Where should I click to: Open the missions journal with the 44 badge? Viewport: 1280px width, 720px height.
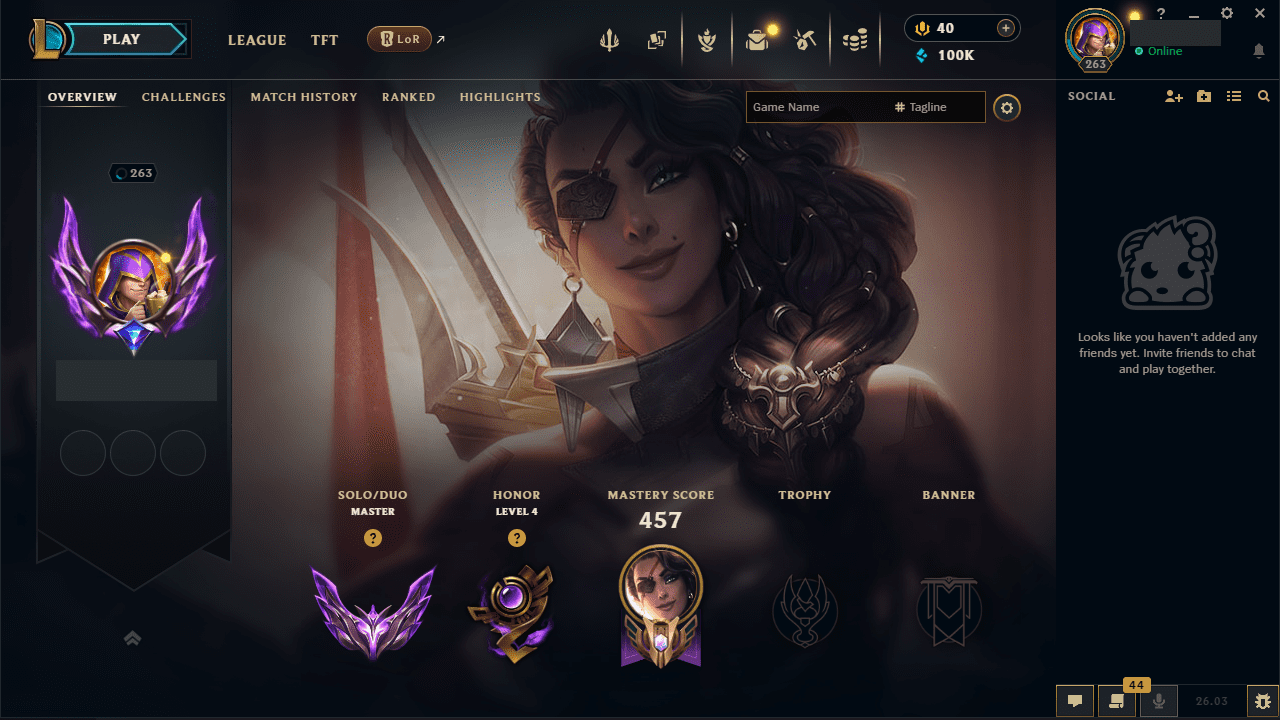point(1117,700)
